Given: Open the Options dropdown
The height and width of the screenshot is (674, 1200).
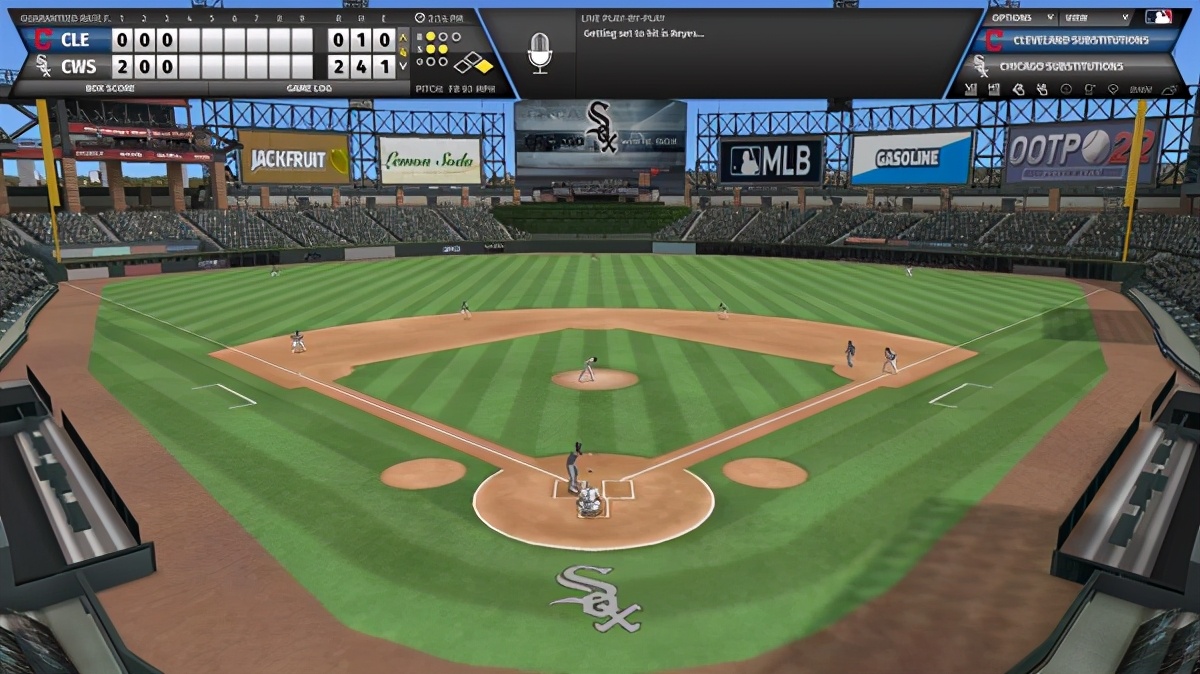Looking at the screenshot, I should point(1022,17).
